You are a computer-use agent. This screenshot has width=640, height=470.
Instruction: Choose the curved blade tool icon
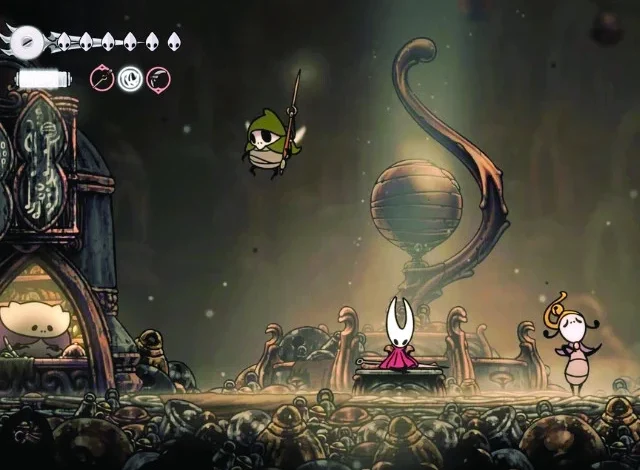tap(158, 78)
